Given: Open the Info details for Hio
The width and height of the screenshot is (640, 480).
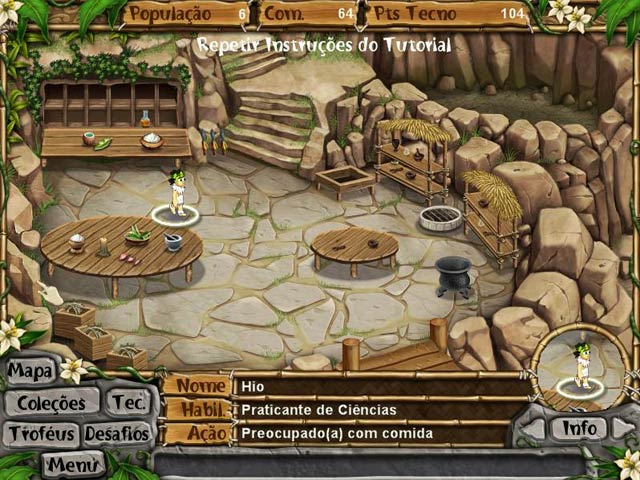Looking at the screenshot, I should pos(580,428).
